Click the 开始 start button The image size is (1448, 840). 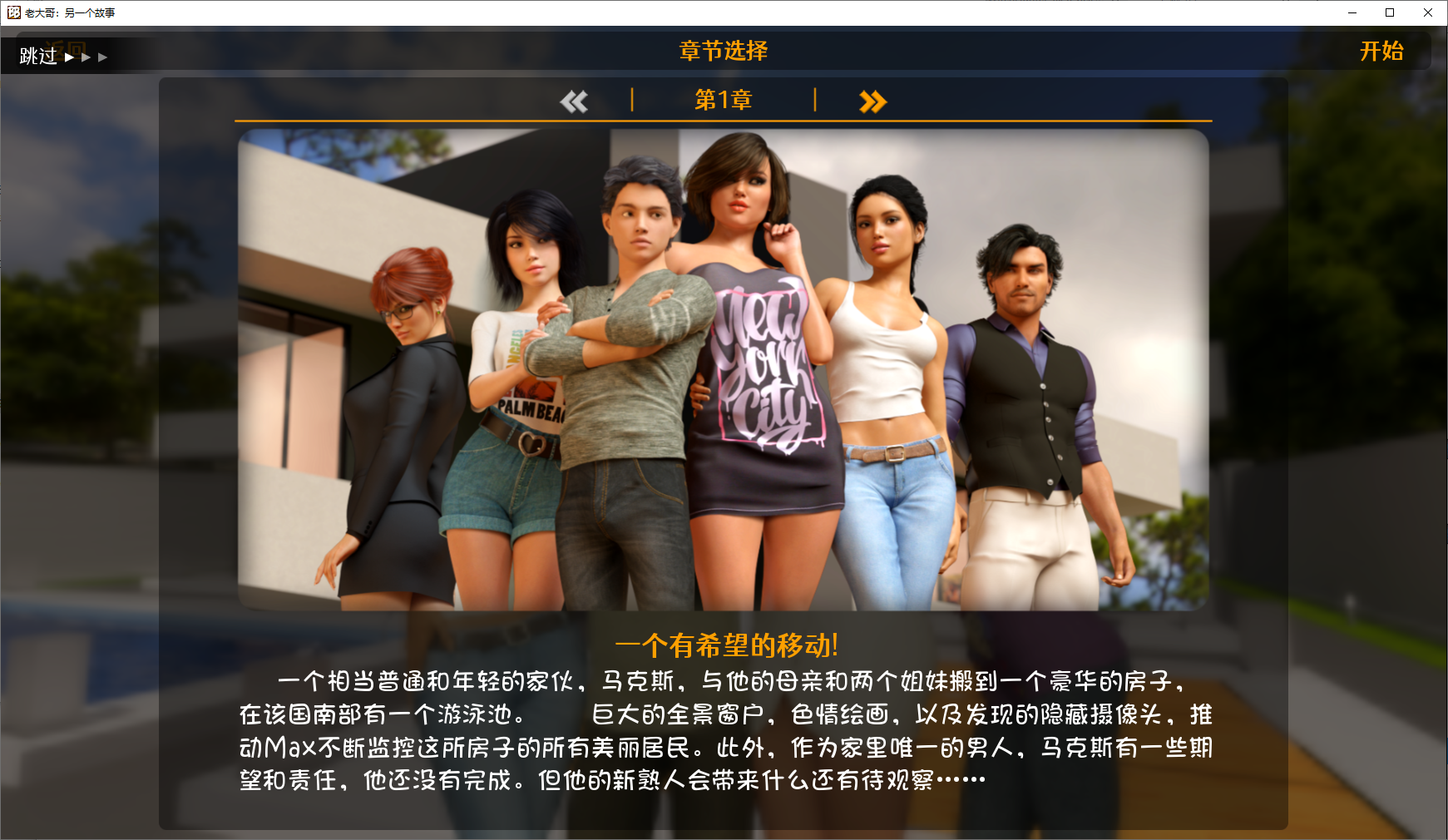(x=1381, y=52)
